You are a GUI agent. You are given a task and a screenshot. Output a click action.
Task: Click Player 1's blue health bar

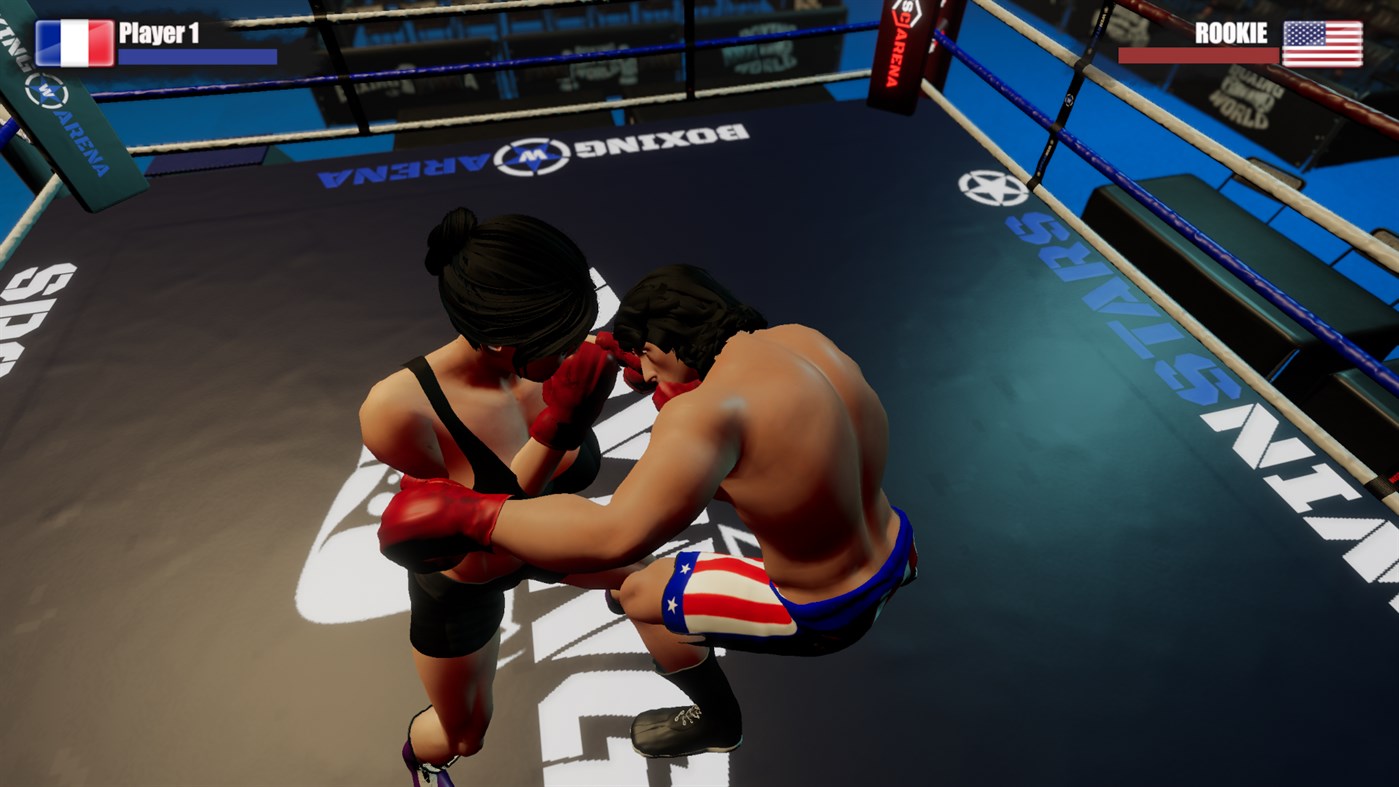pos(195,56)
